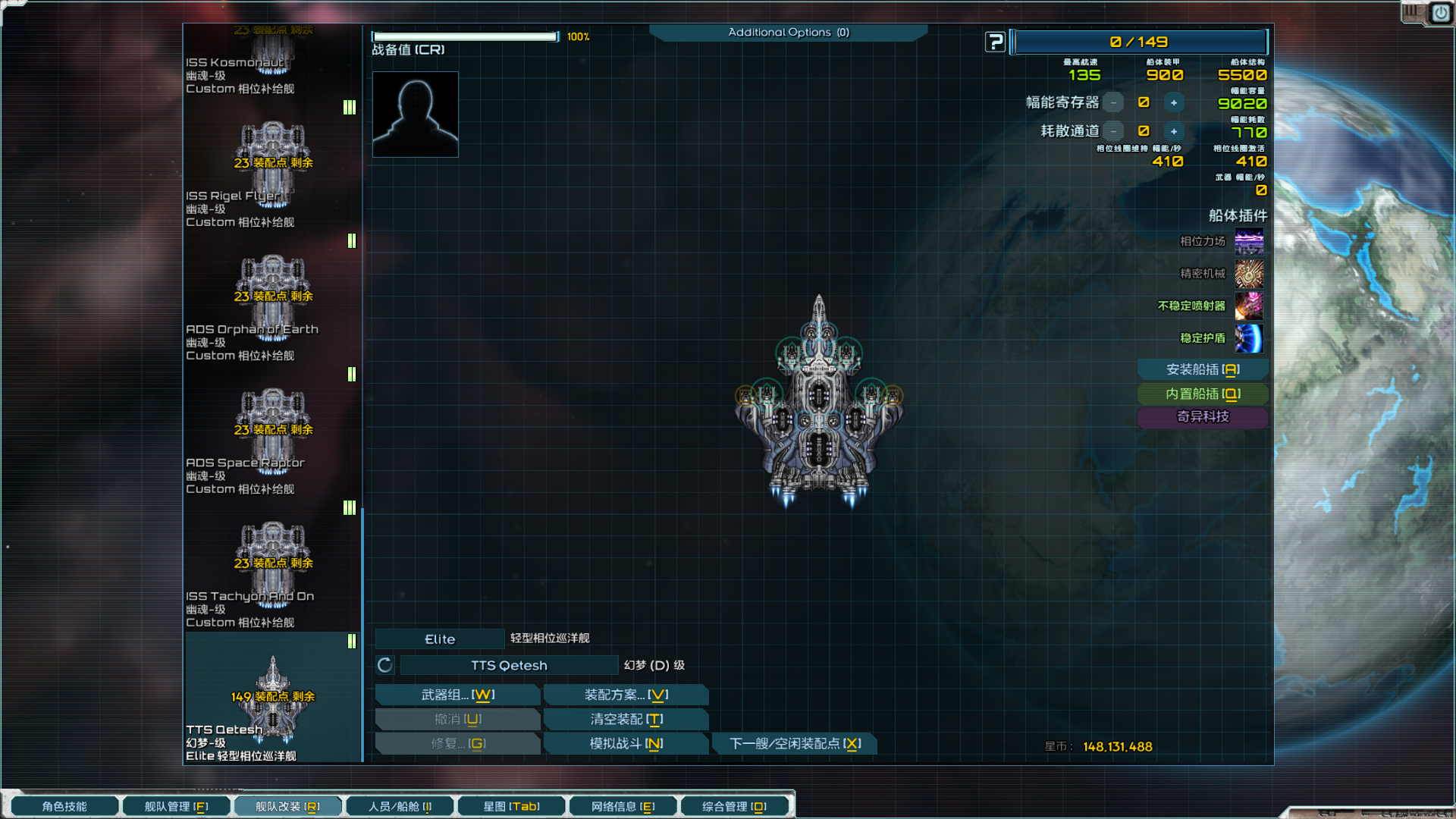This screenshot has width=1456, height=819.
Task: Start a simulation with 模拟战斗 [N]
Action: tap(625, 743)
